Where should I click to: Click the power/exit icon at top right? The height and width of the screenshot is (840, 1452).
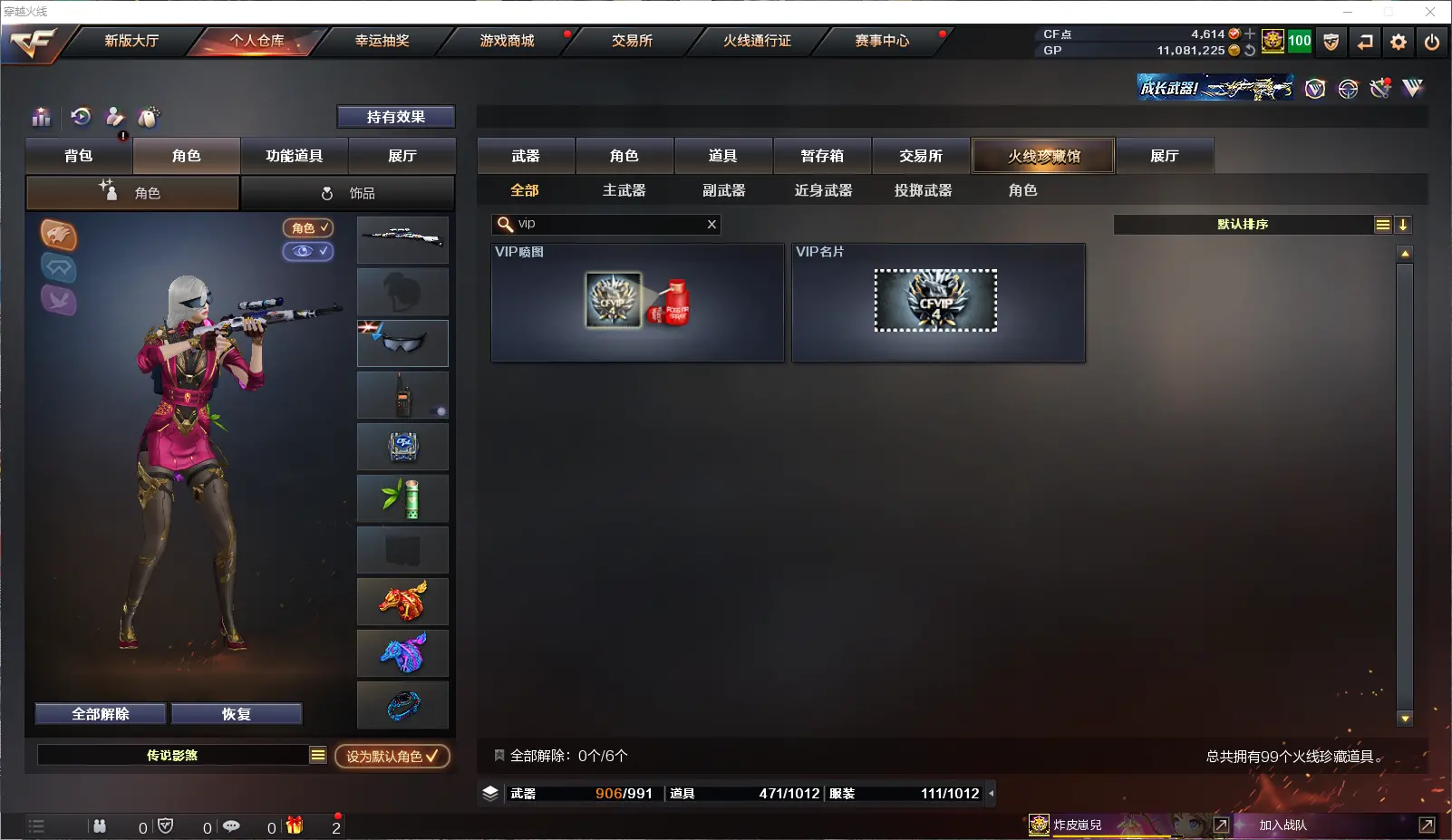point(1433,42)
